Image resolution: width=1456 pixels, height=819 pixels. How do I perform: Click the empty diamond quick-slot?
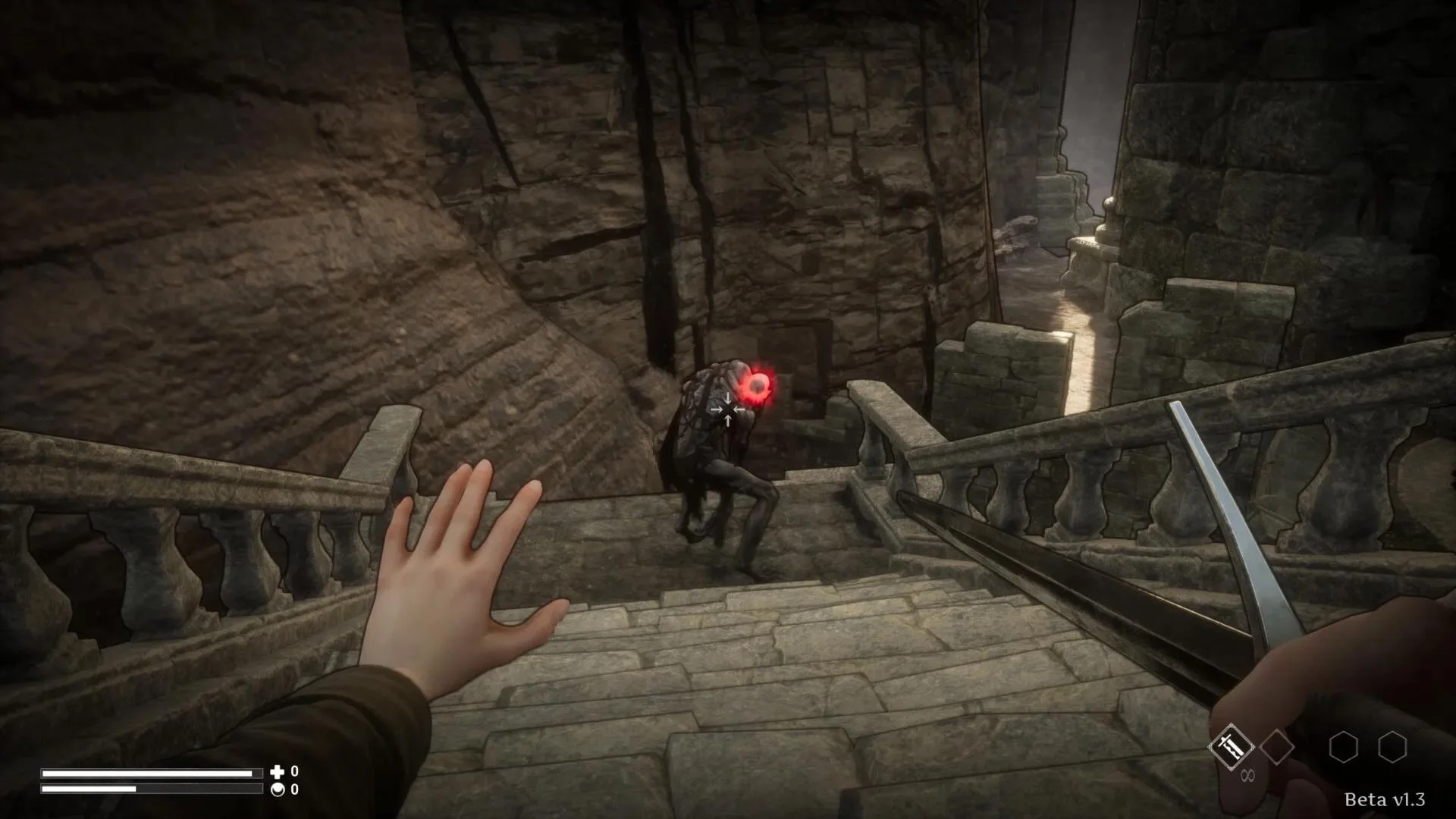click(x=1276, y=745)
